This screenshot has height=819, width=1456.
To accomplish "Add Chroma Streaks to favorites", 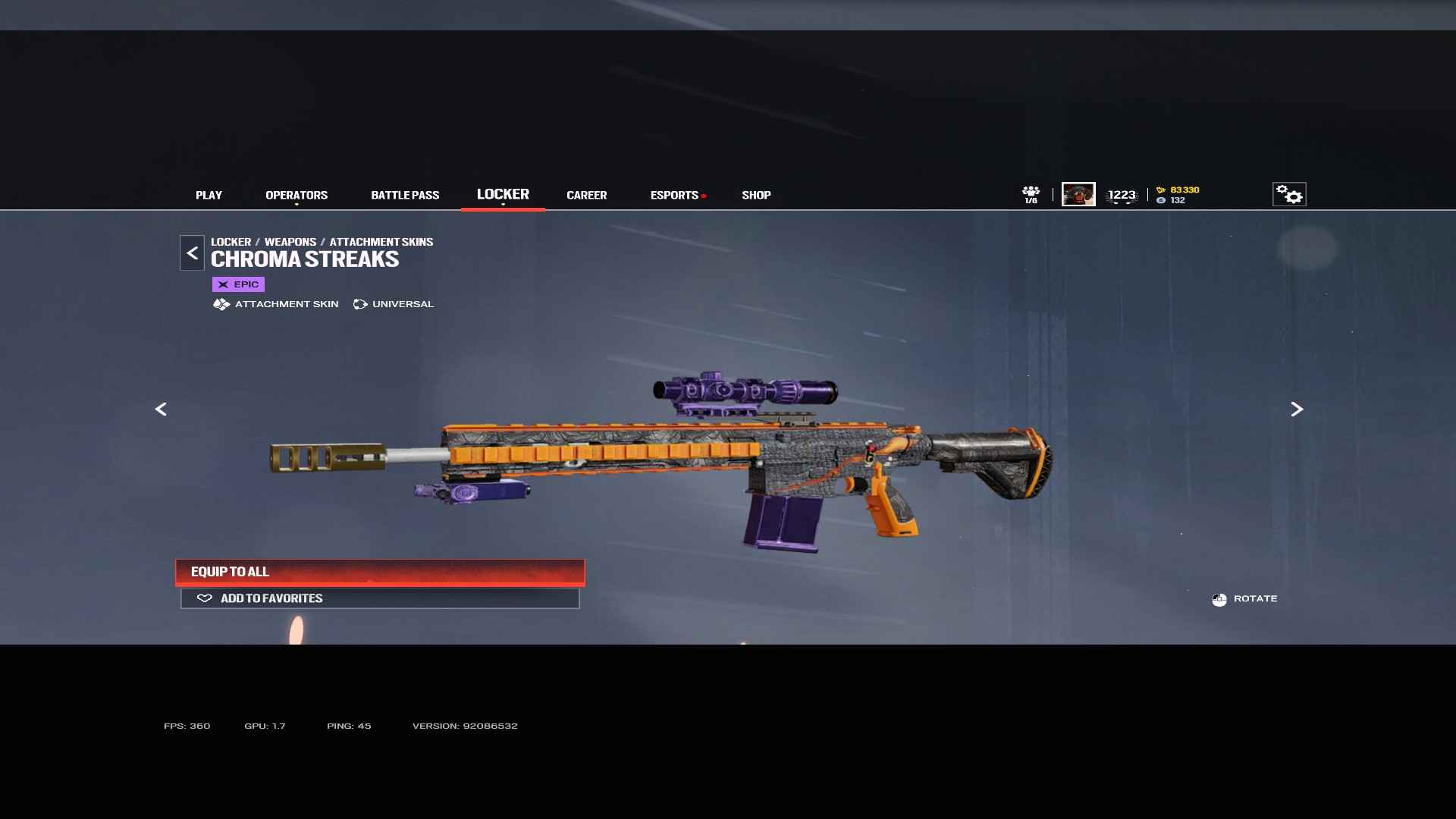I will pos(380,598).
